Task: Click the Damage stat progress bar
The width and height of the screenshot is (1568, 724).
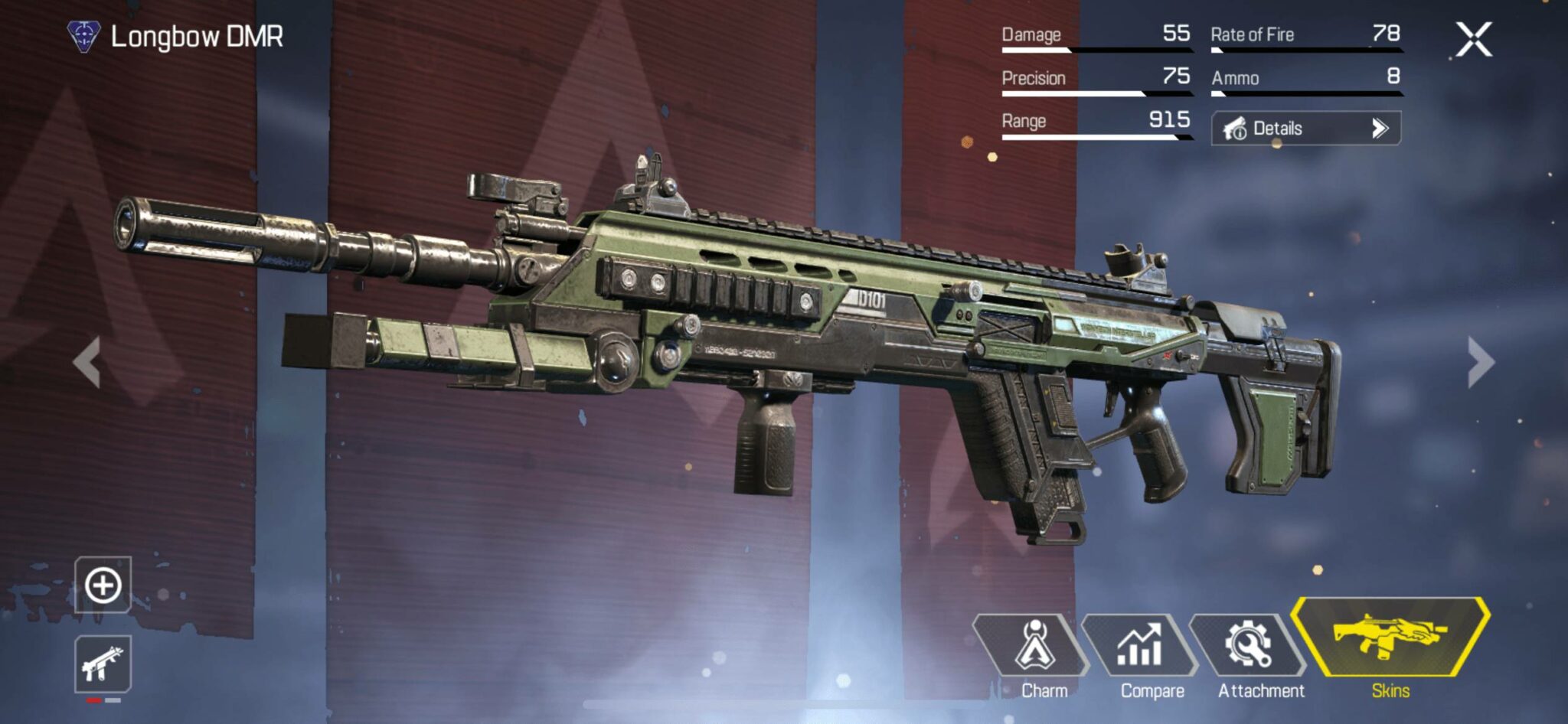Action: (1095, 51)
